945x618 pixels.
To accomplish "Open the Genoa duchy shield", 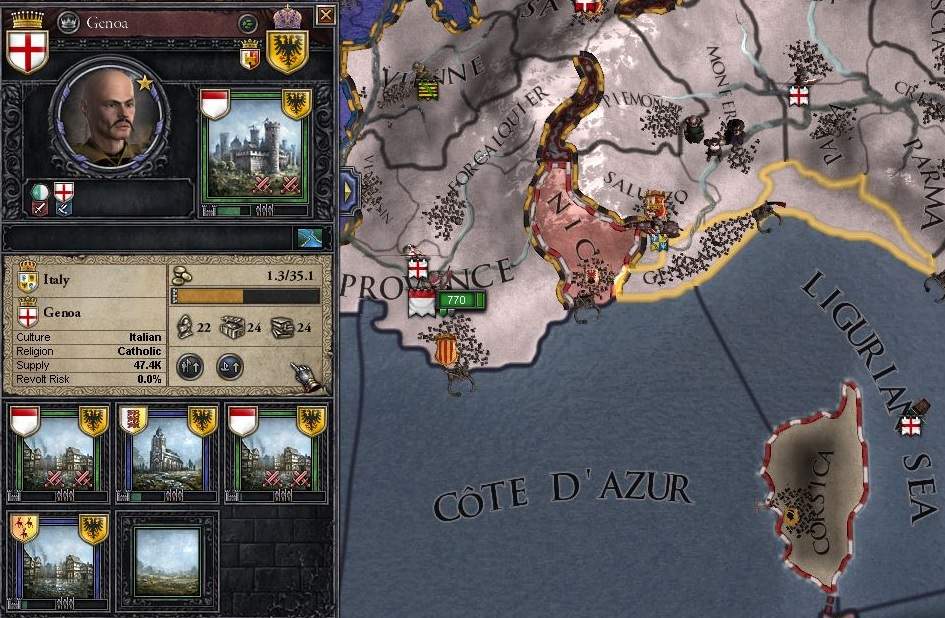I will click(28, 311).
